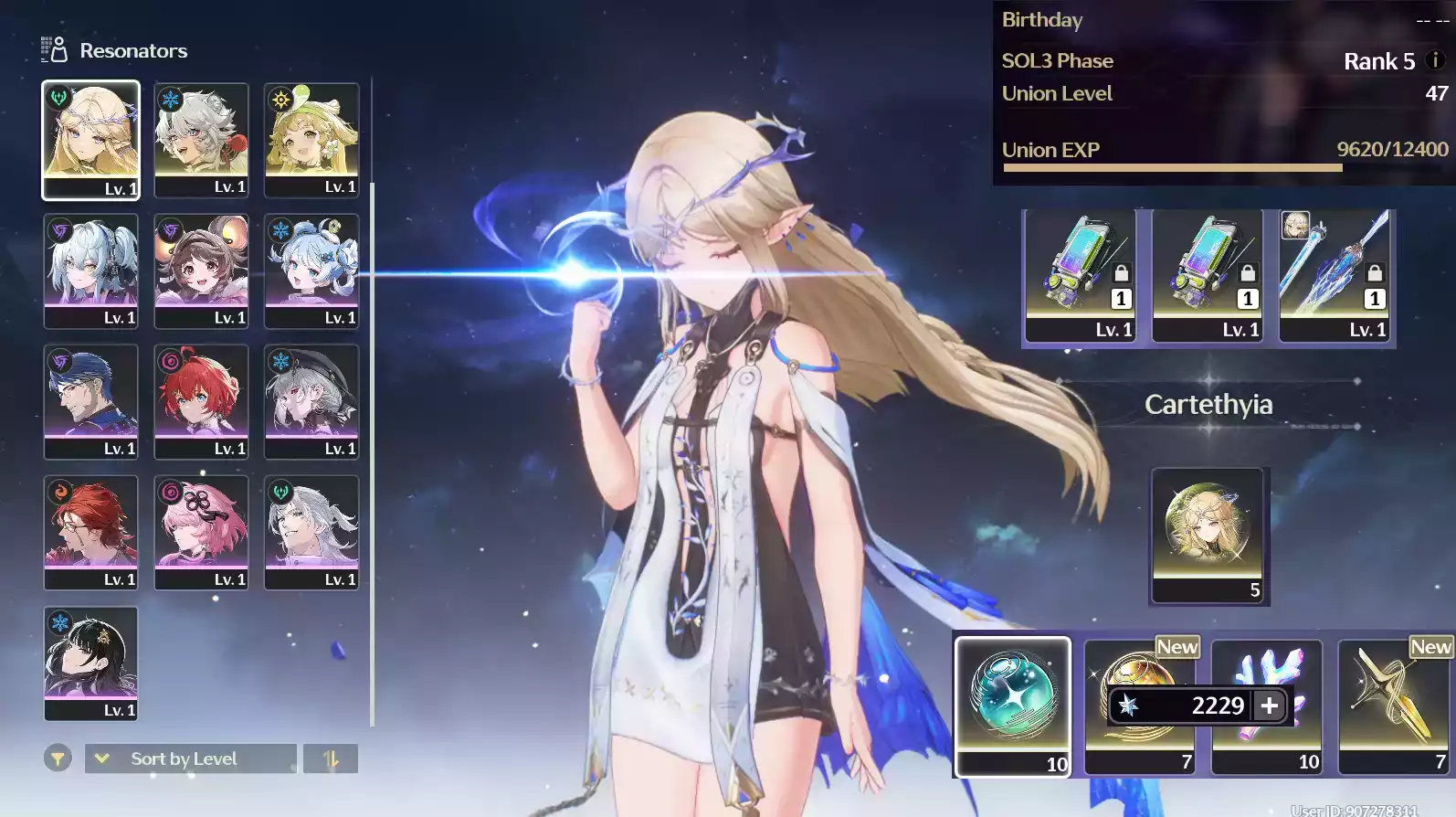Add more currency with the plus button
Image resolution: width=1456 pixels, height=817 pixels.
coord(1270,706)
